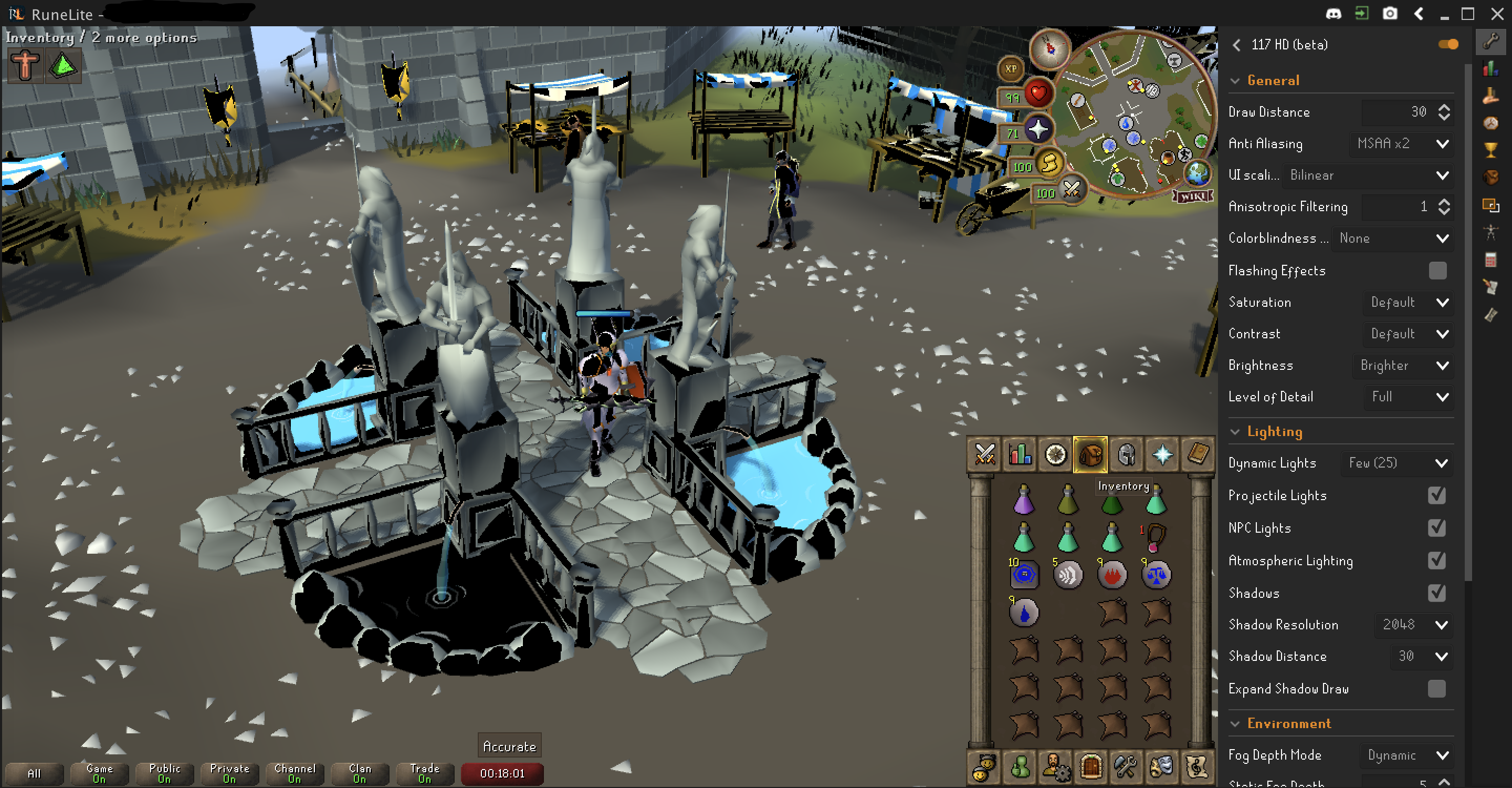Take a screenshot with the camera button
Screen dimensions: 1512x788
pos(1389,14)
